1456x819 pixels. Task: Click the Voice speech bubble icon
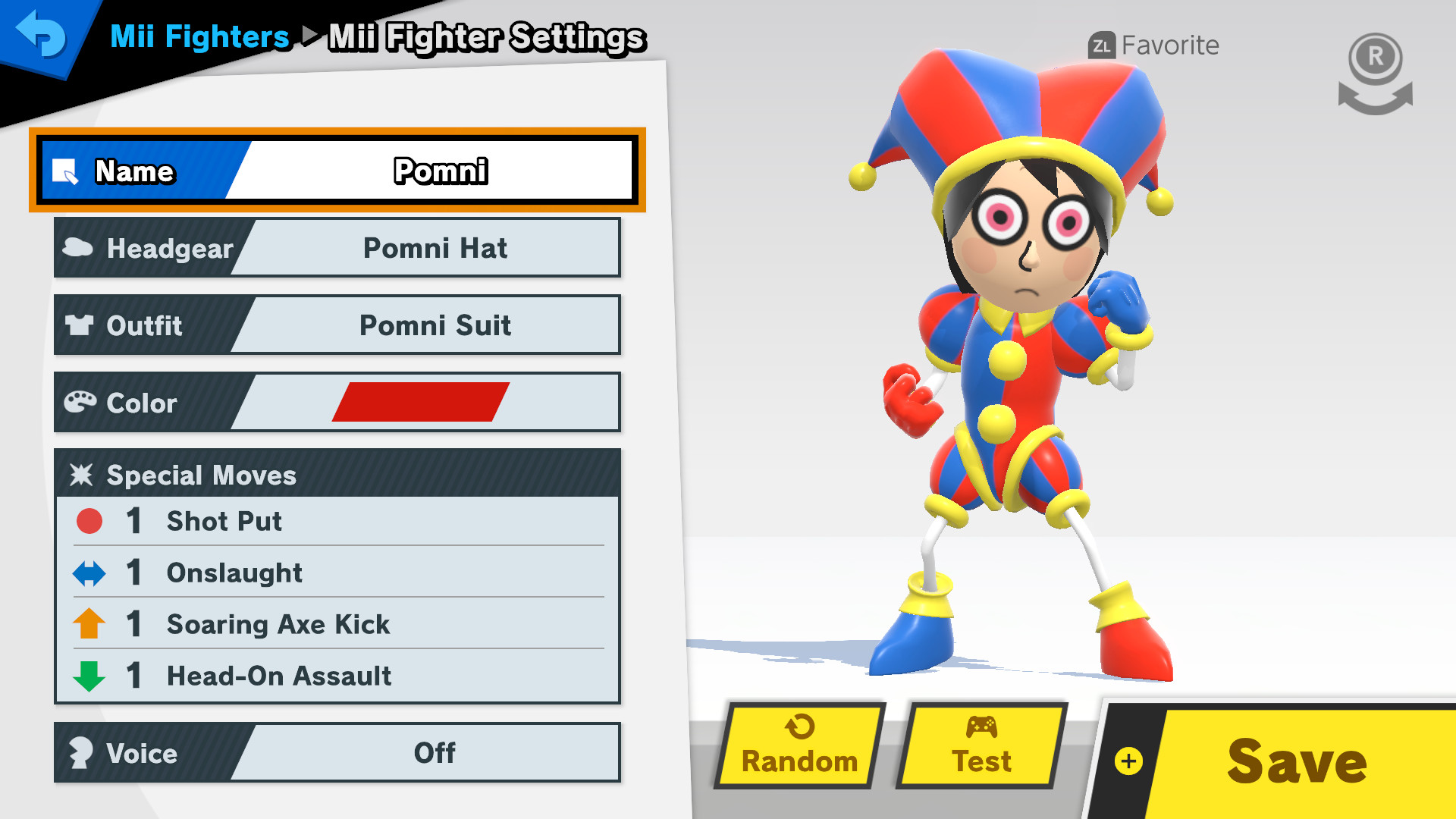[80, 753]
